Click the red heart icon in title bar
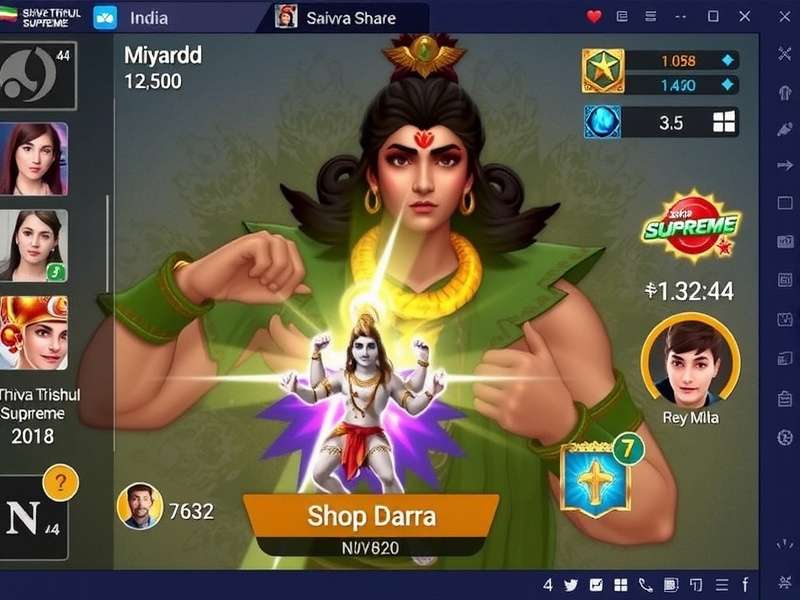This screenshot has width=800, height=600. click(594, 16)
